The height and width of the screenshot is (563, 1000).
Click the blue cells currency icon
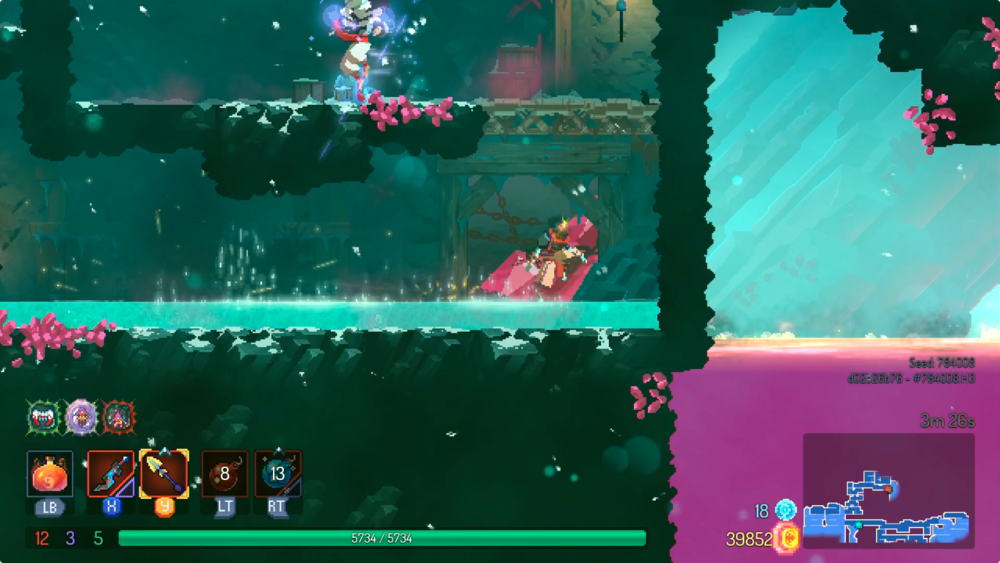point(785,510)
